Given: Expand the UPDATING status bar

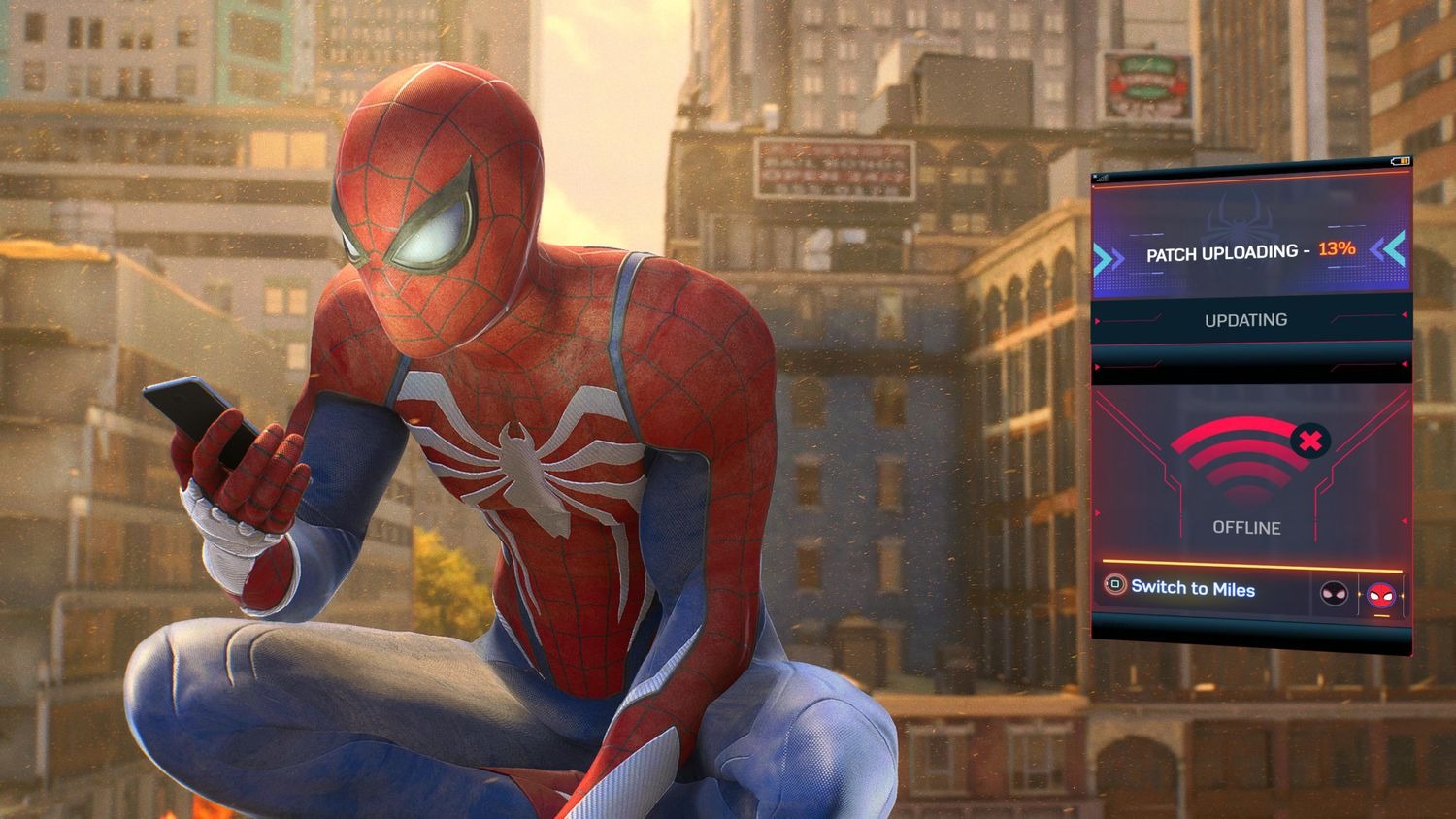Looking at the screenshot, I should (x=1245, y=321).
